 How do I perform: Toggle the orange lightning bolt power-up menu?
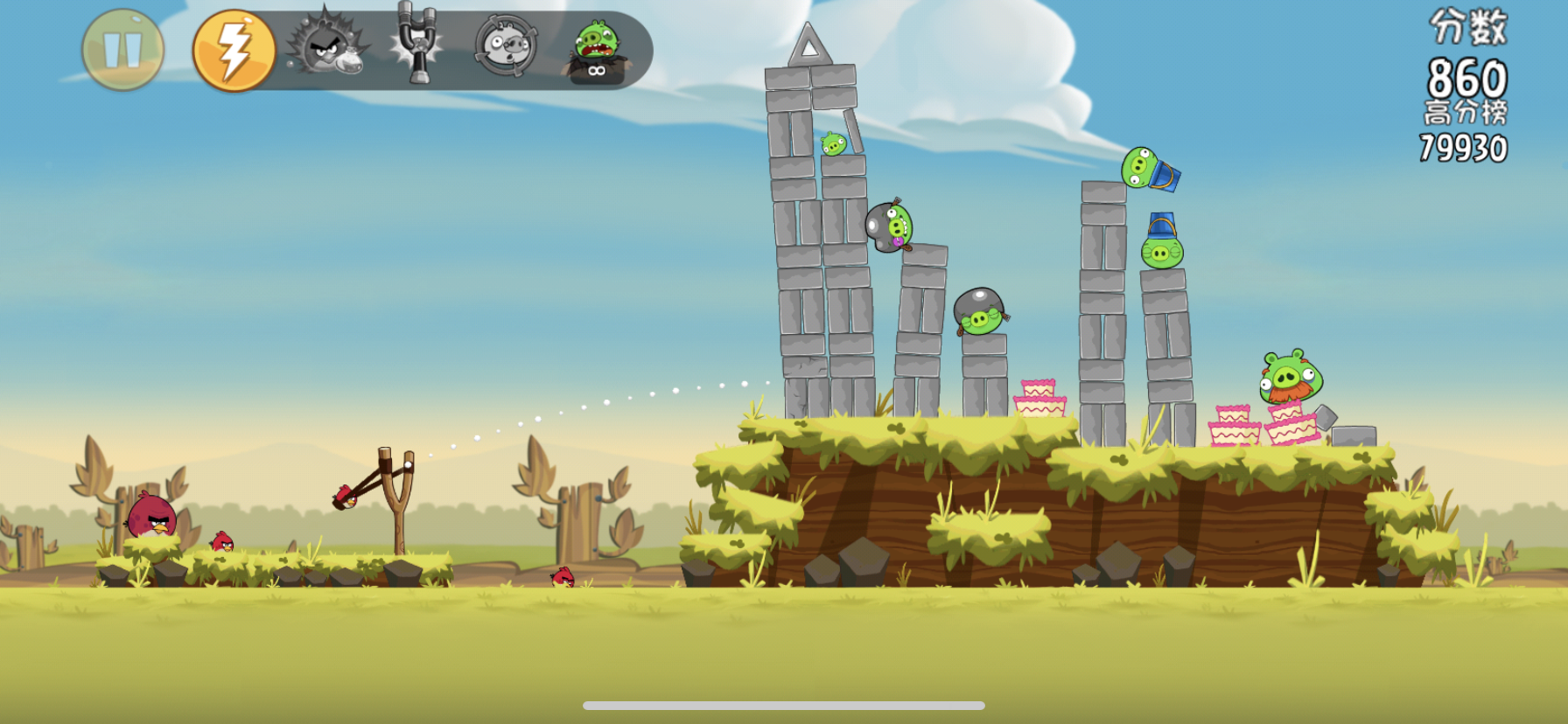234,50
